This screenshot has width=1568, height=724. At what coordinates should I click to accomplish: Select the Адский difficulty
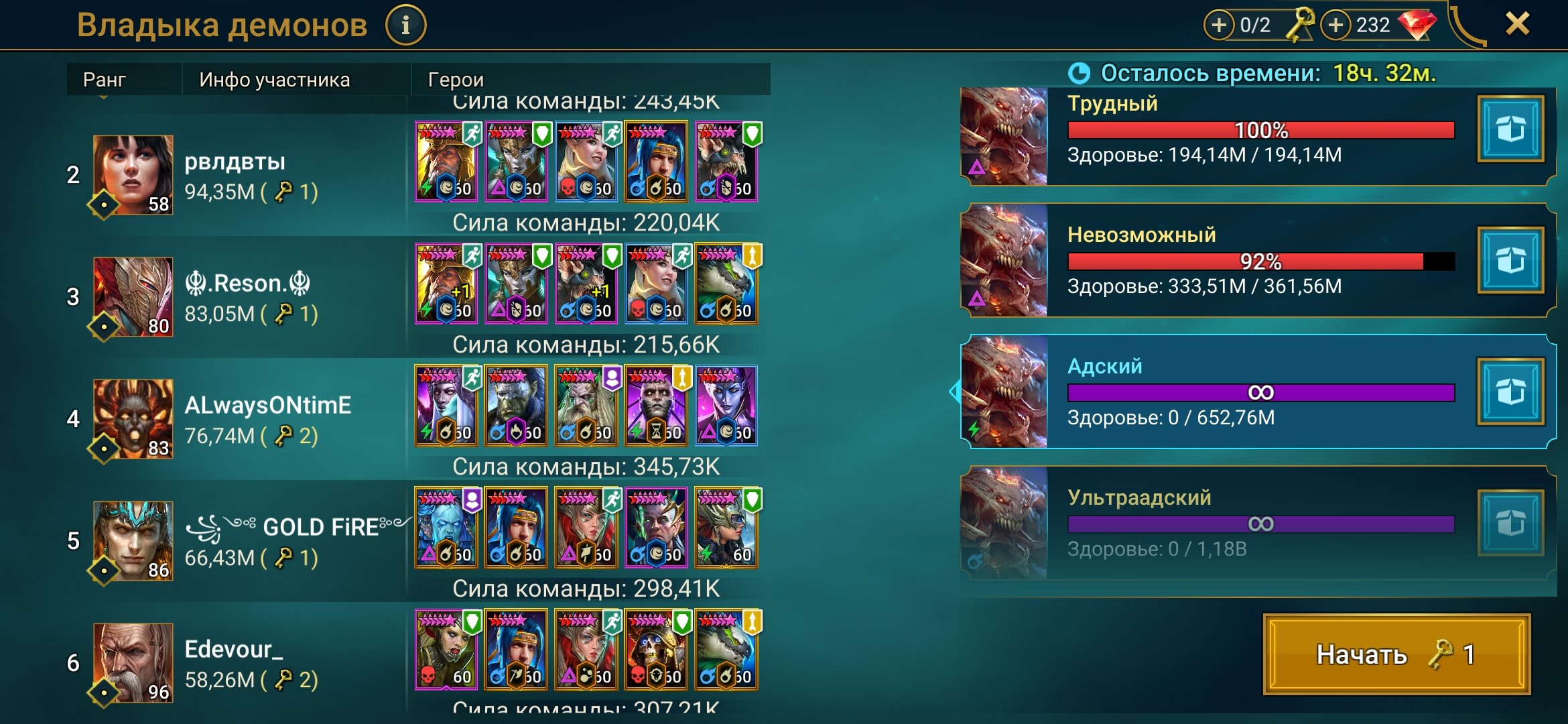[1260, 391]
